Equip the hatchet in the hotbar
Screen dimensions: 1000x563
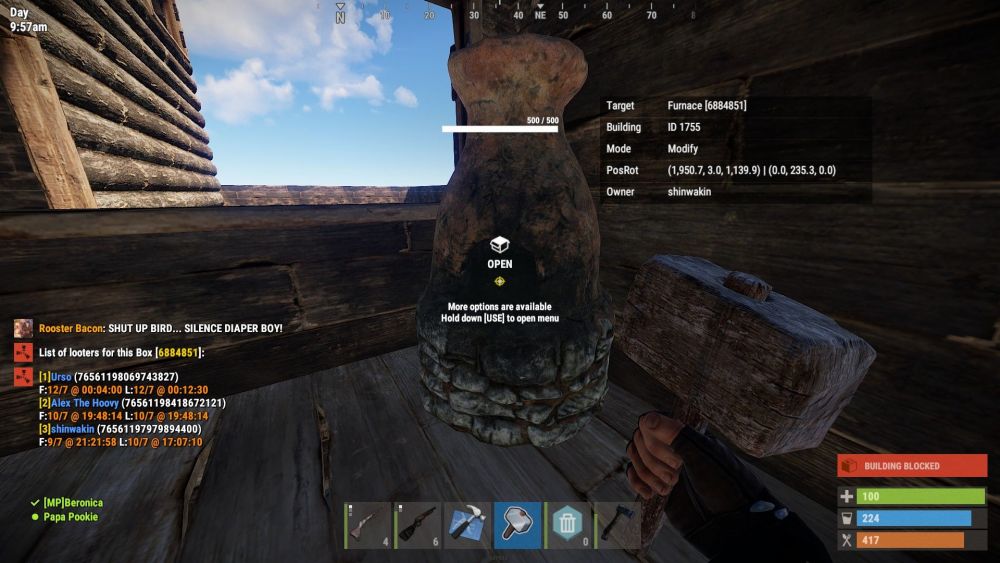(x=615, y=526)
